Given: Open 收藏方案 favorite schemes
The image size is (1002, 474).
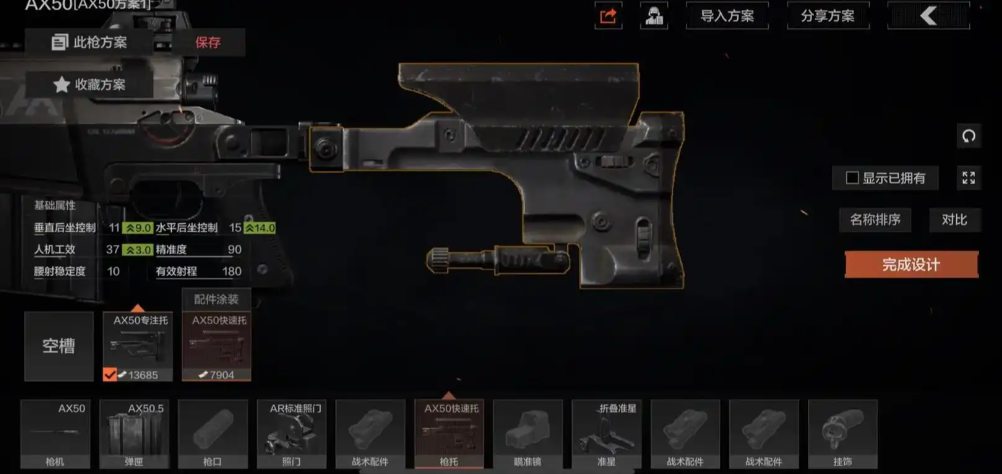Looking at the screenshot, I should point(90,85).
